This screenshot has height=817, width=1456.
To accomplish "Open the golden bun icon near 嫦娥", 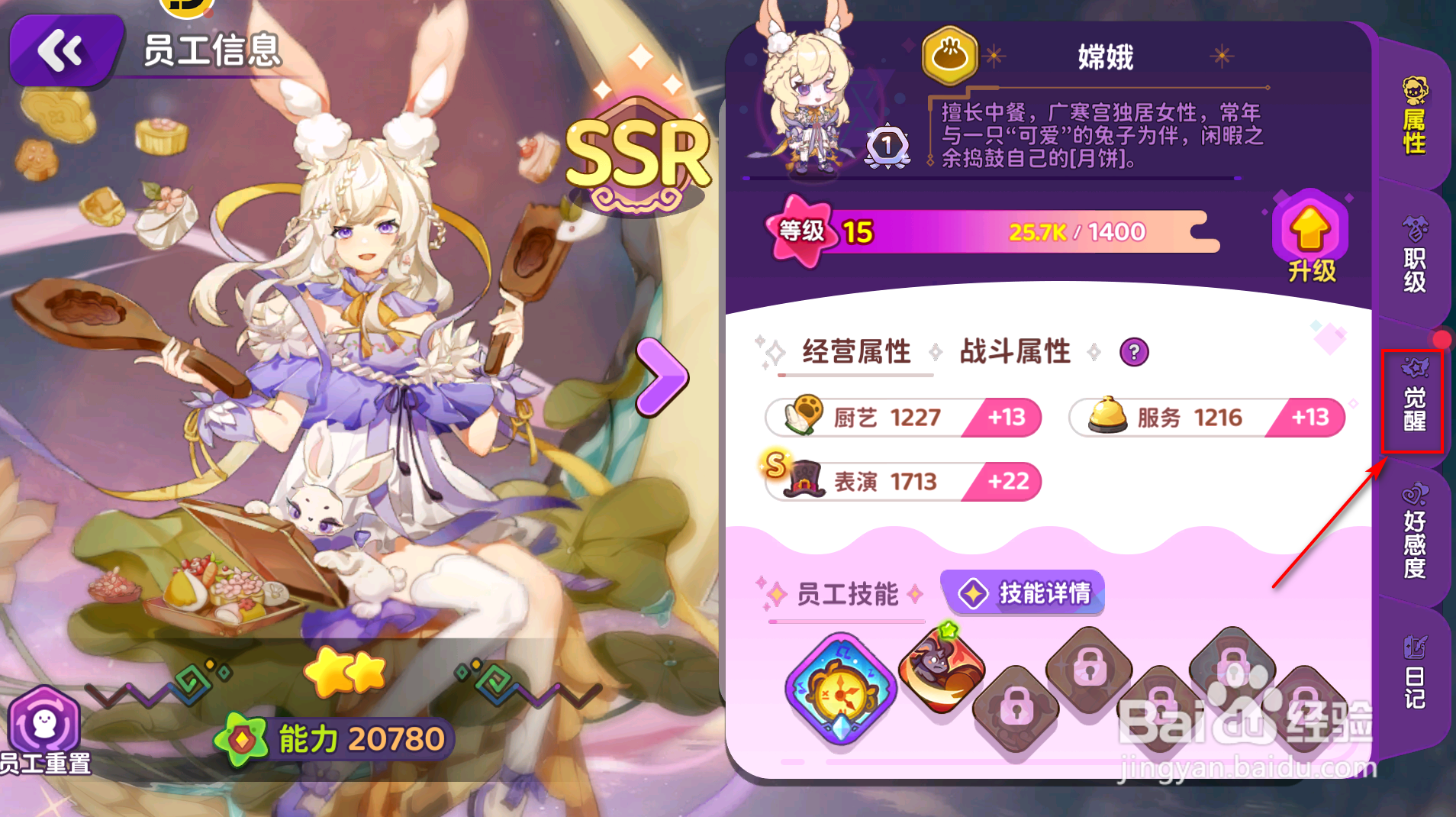I will point(948,55).
